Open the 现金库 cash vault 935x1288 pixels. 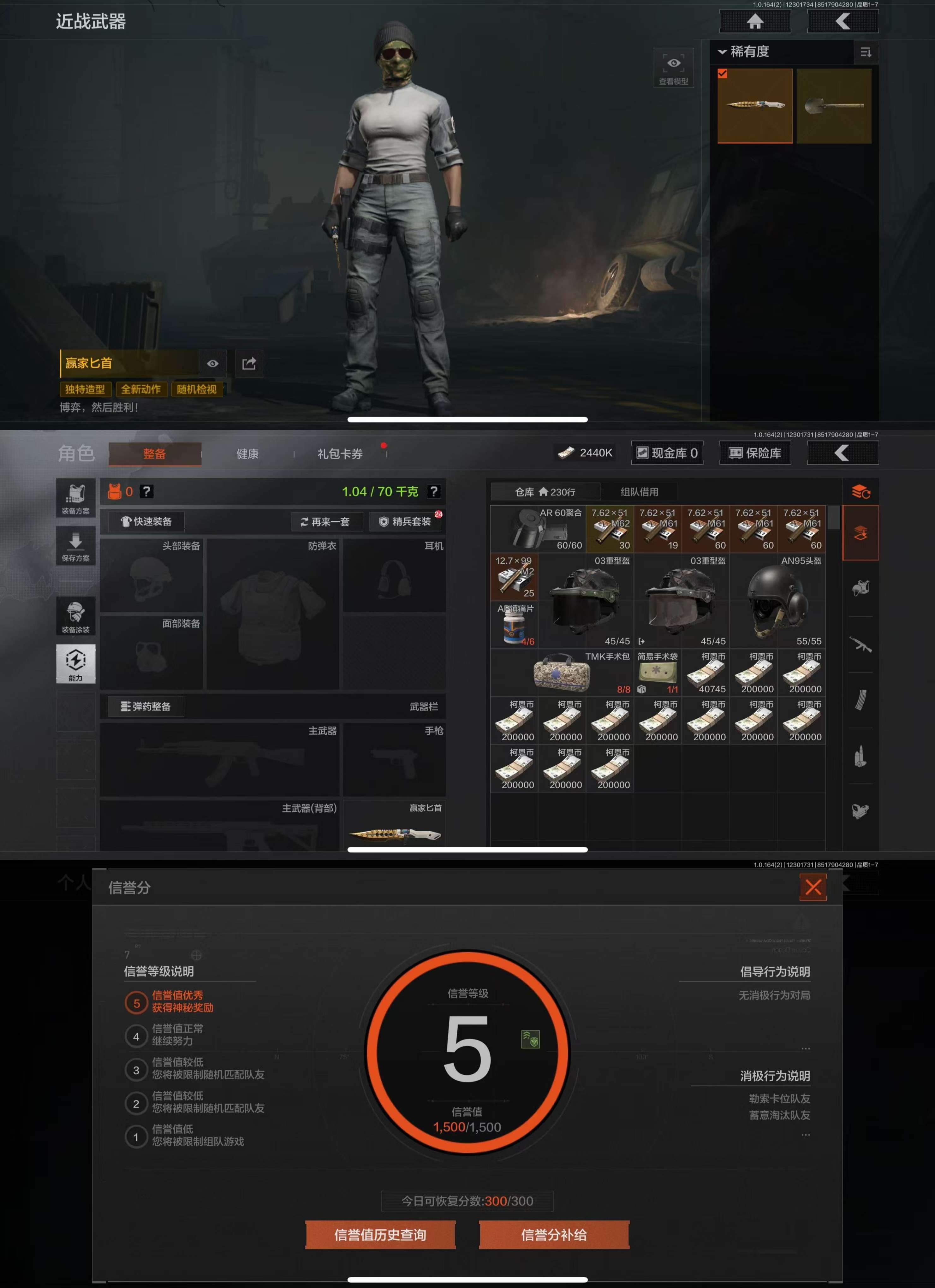[x=667, y=453]
